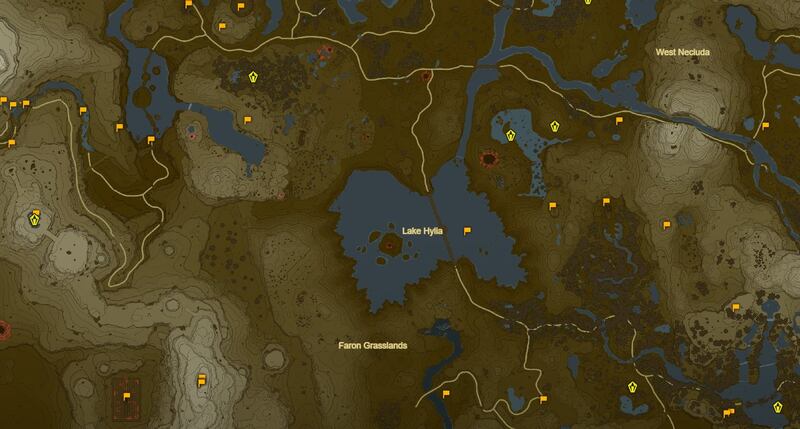Open the West Necluda region label

pyautogui.click(x=684, y=51)
